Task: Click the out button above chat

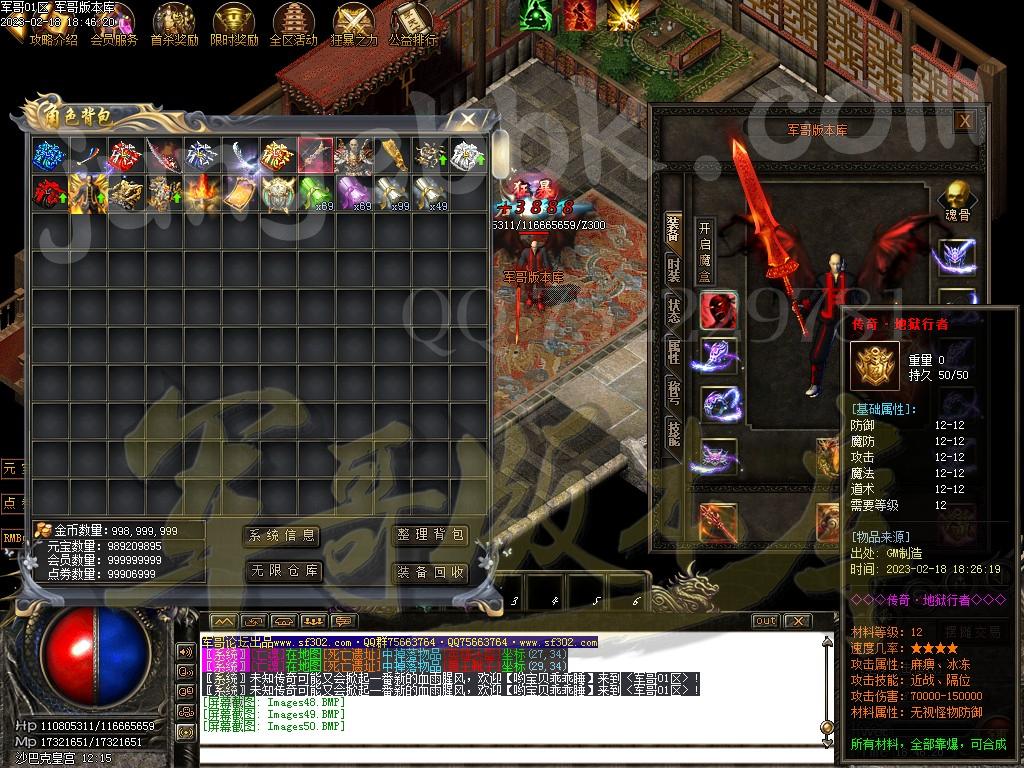Action: (x=765, y=621)
